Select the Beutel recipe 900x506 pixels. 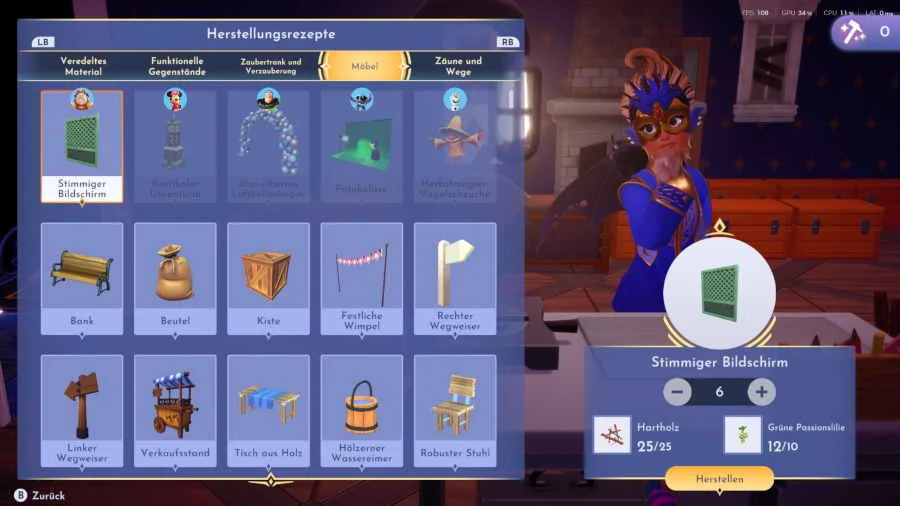pyautogui.click(x=175, y=278)
